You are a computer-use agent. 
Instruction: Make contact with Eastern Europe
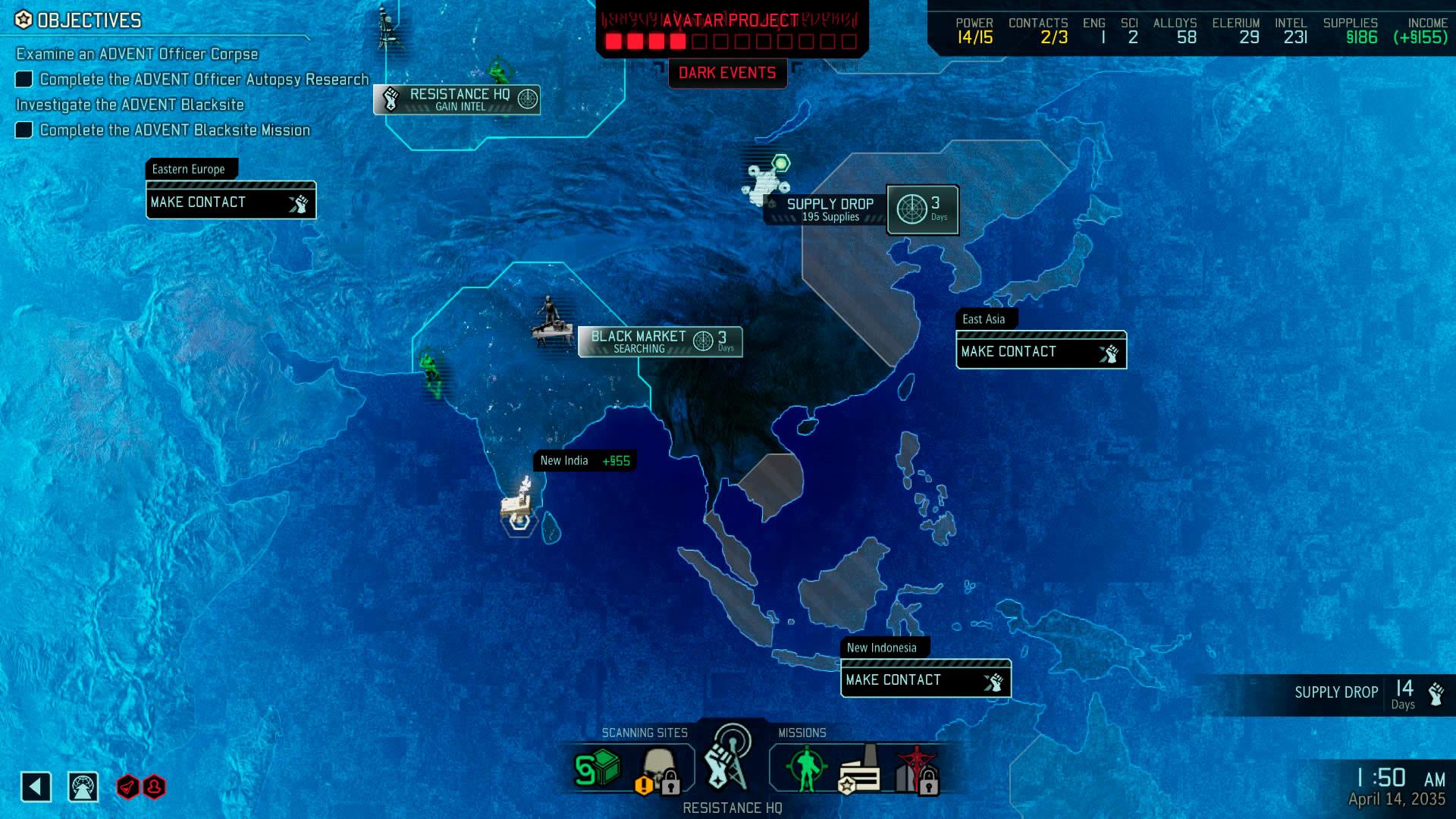pyautogui.click(x=231, y=202)
